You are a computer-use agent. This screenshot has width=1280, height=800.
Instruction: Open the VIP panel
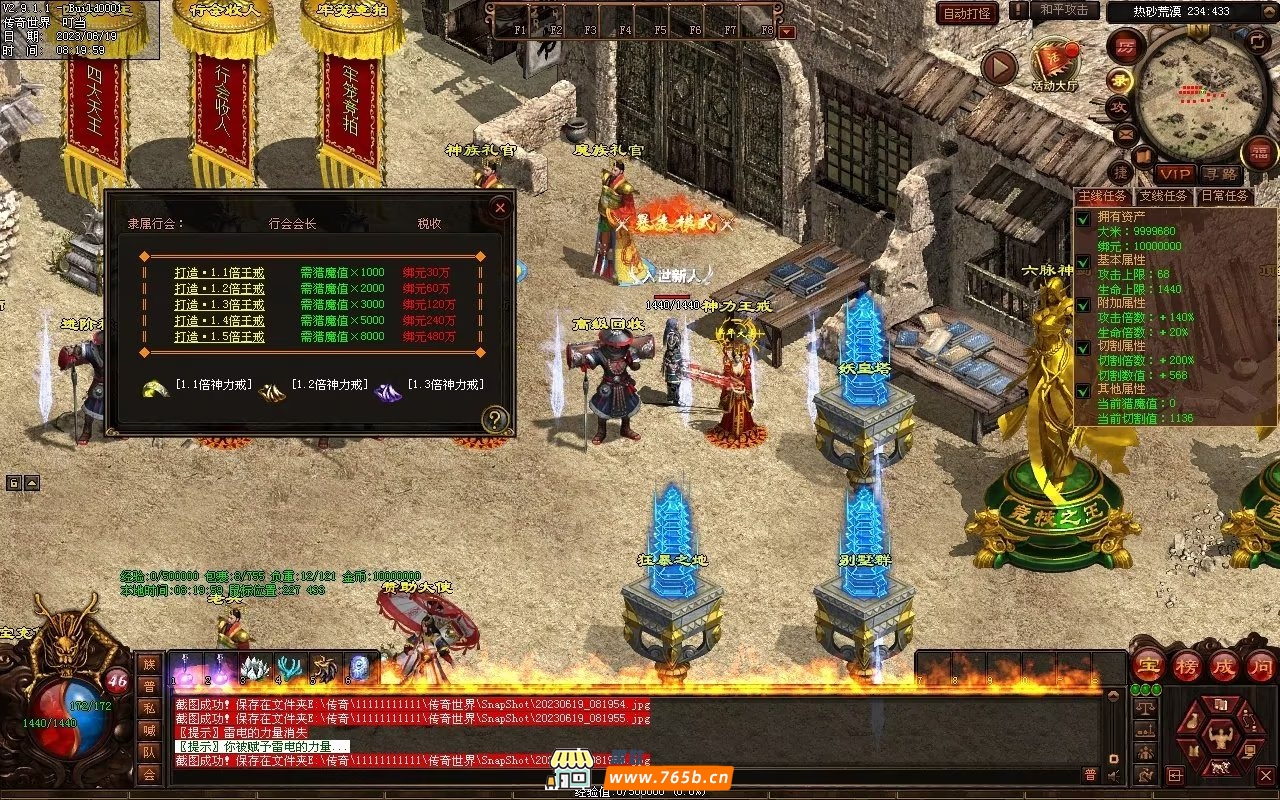1175,174
